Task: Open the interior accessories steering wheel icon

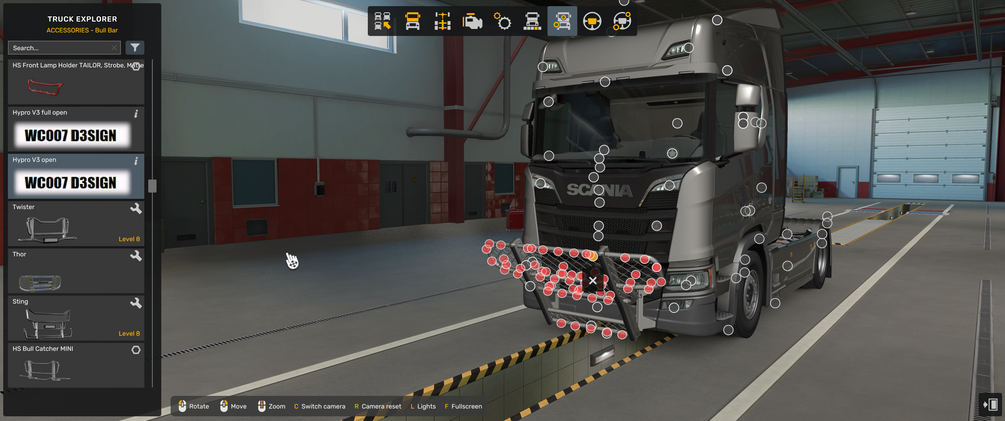Action: click(622, 21)
